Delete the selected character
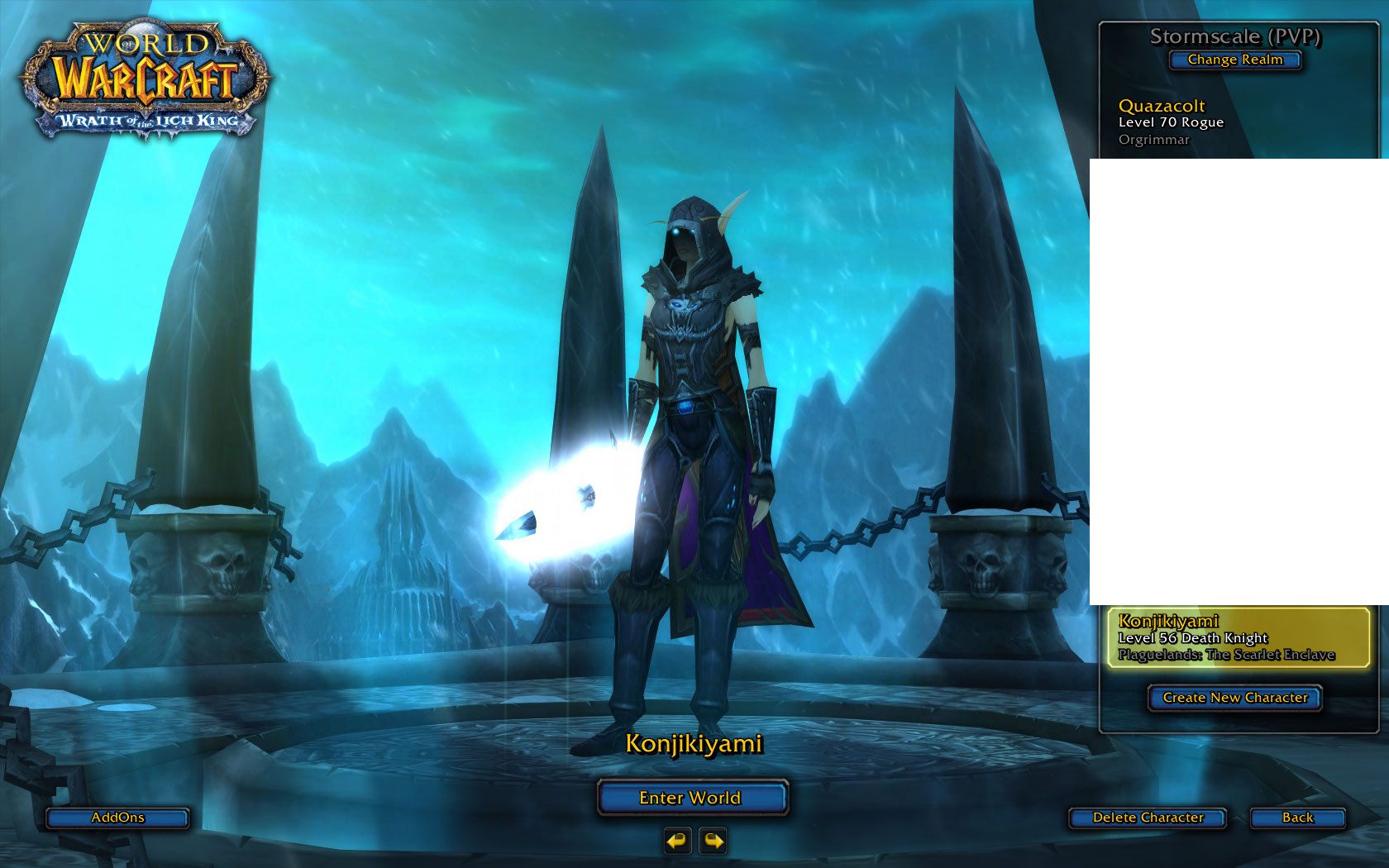The height and width of the screenshot is (868, 1389). pyautogui.click(x=1148, y=818)
